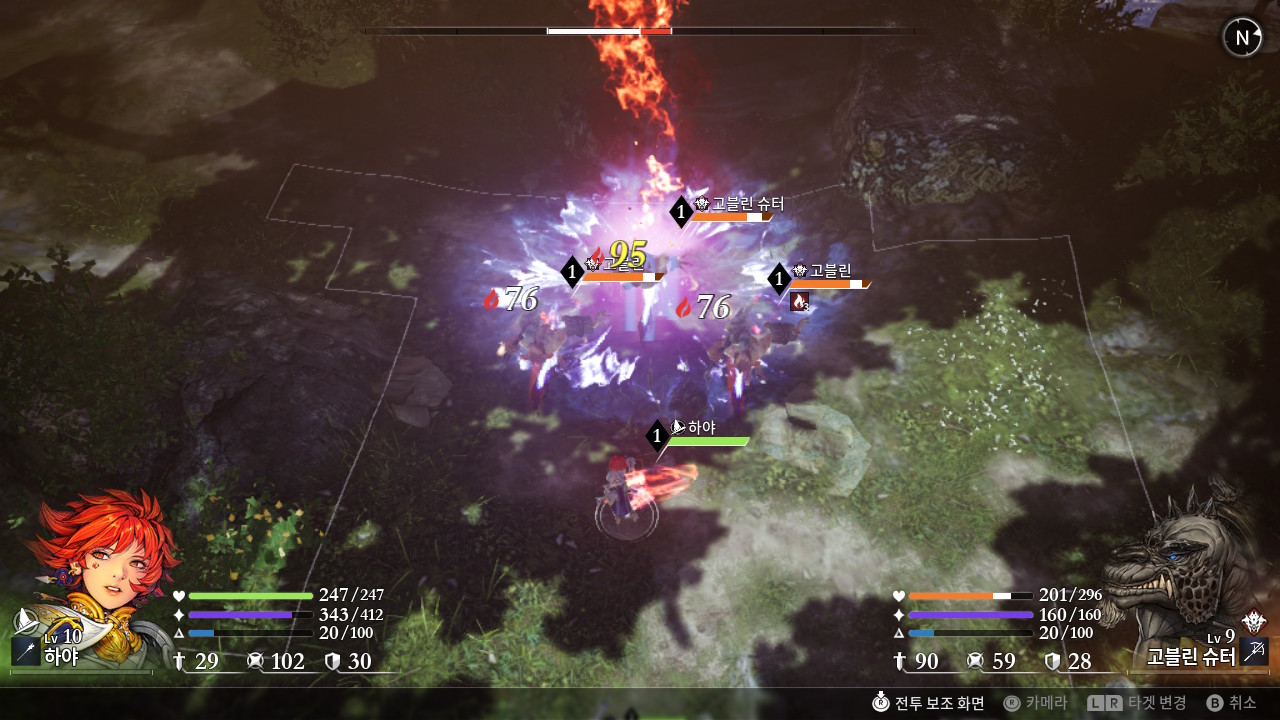The height and width of the screenshot is (720, 1280).
Task: Click the burn status icon under 고블린
Action: click(x=799, y=301)
